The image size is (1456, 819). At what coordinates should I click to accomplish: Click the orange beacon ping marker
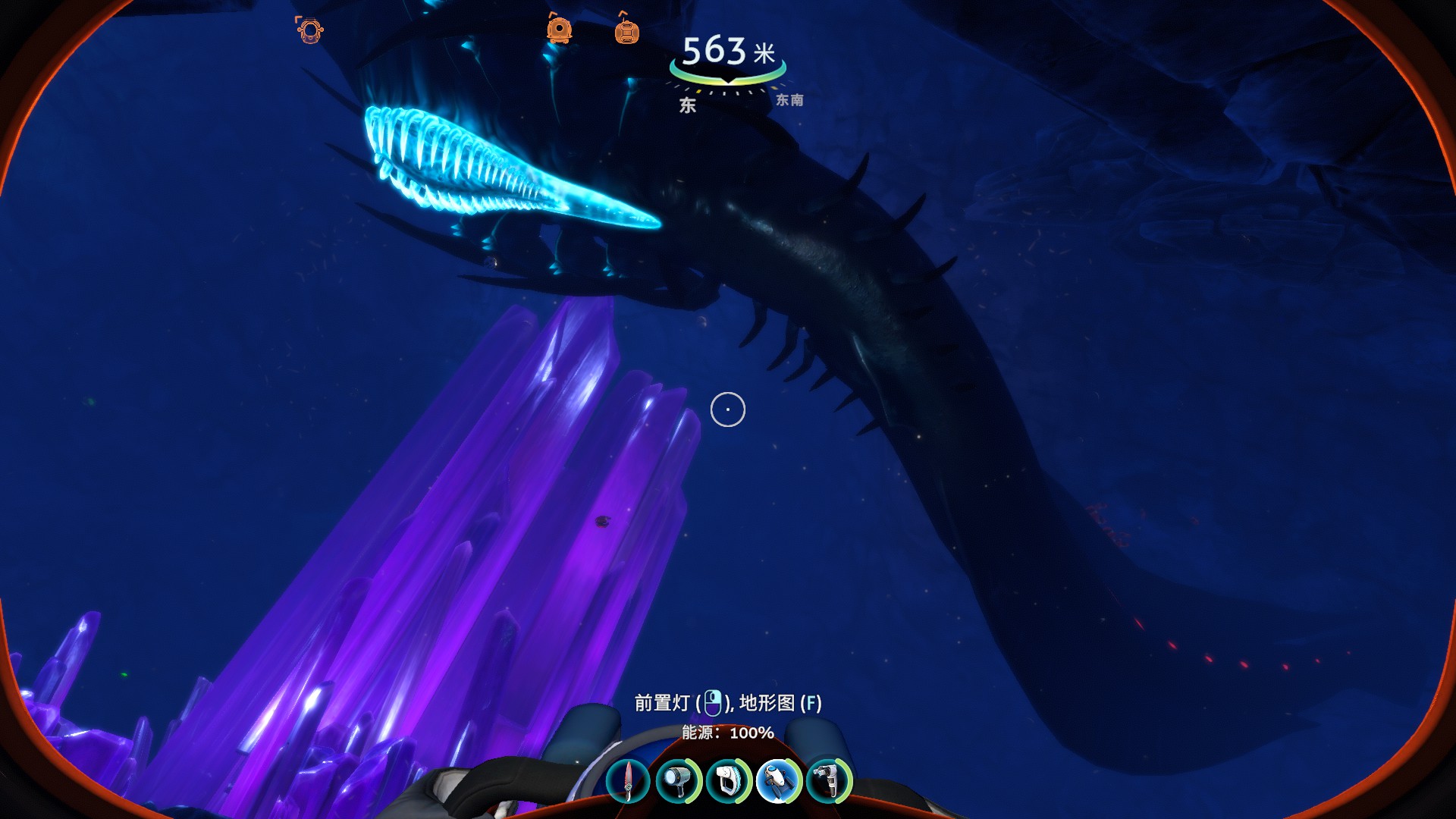point(626,30)
